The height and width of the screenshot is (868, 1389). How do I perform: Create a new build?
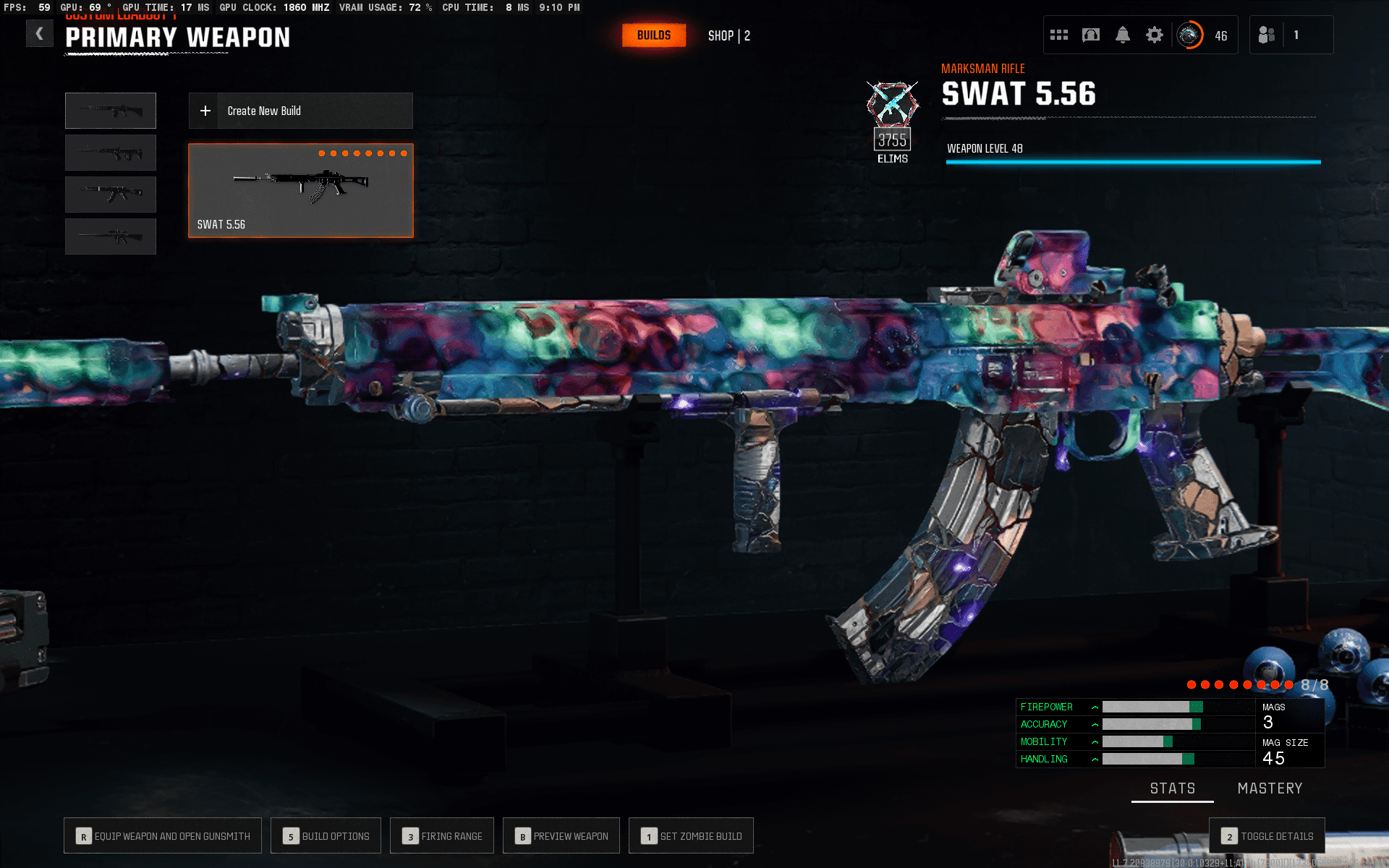[x=300, y=111]
